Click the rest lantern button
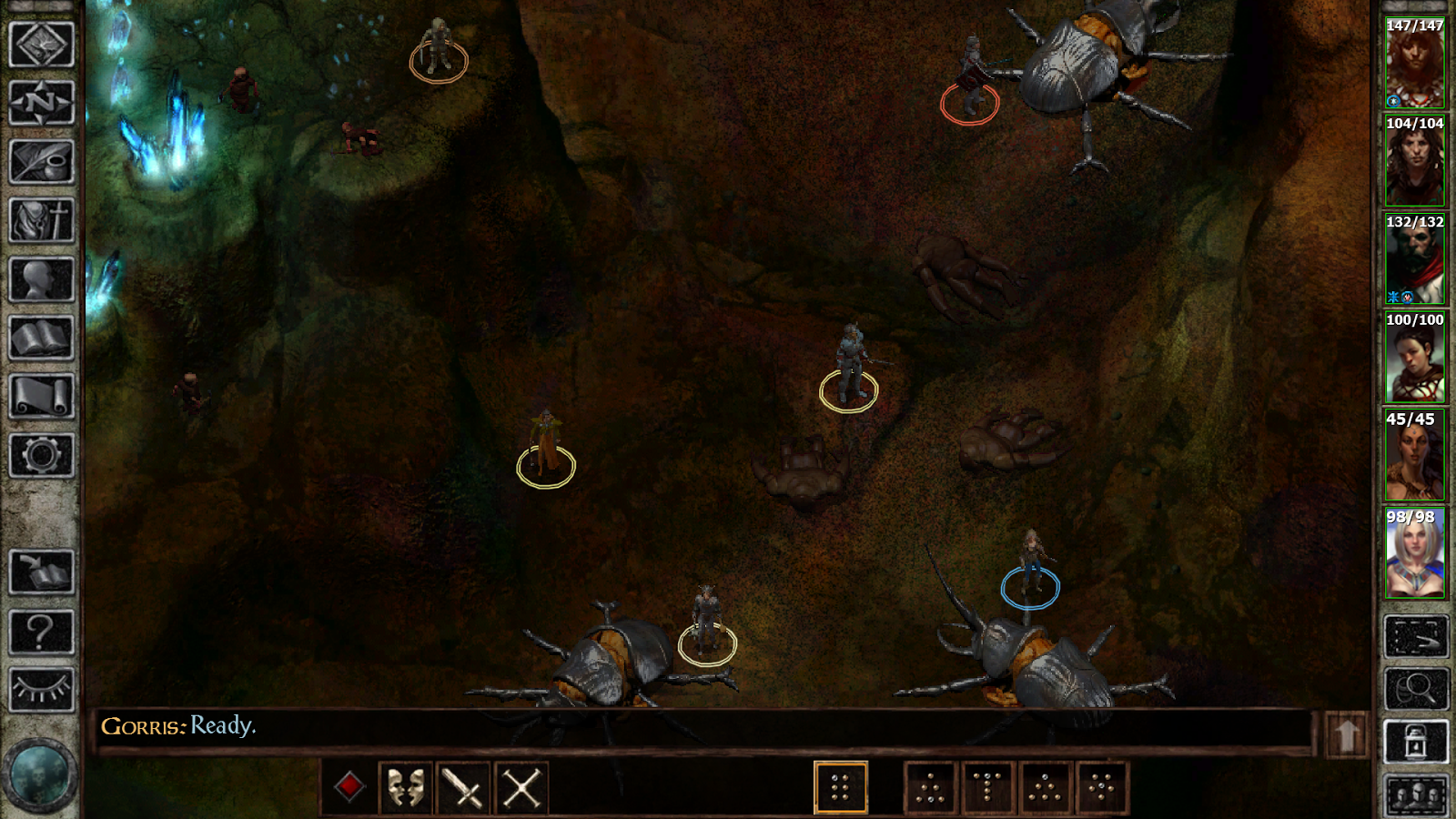Image resolution: width=1456 pixels, height=819 pixels. (x=1416, y=740)
